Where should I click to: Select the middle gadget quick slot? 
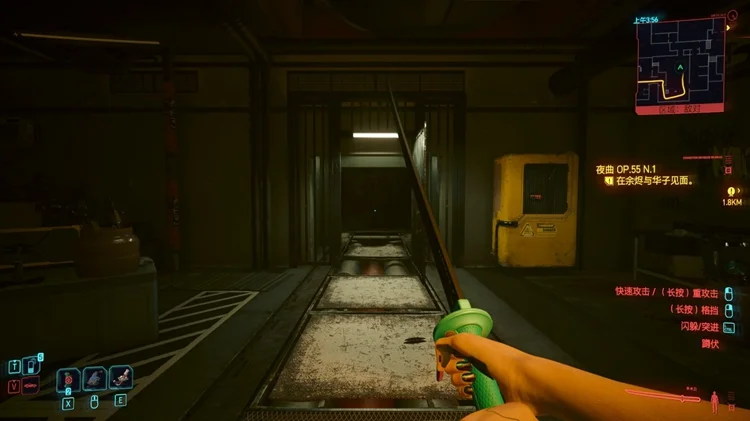point(95,379)
